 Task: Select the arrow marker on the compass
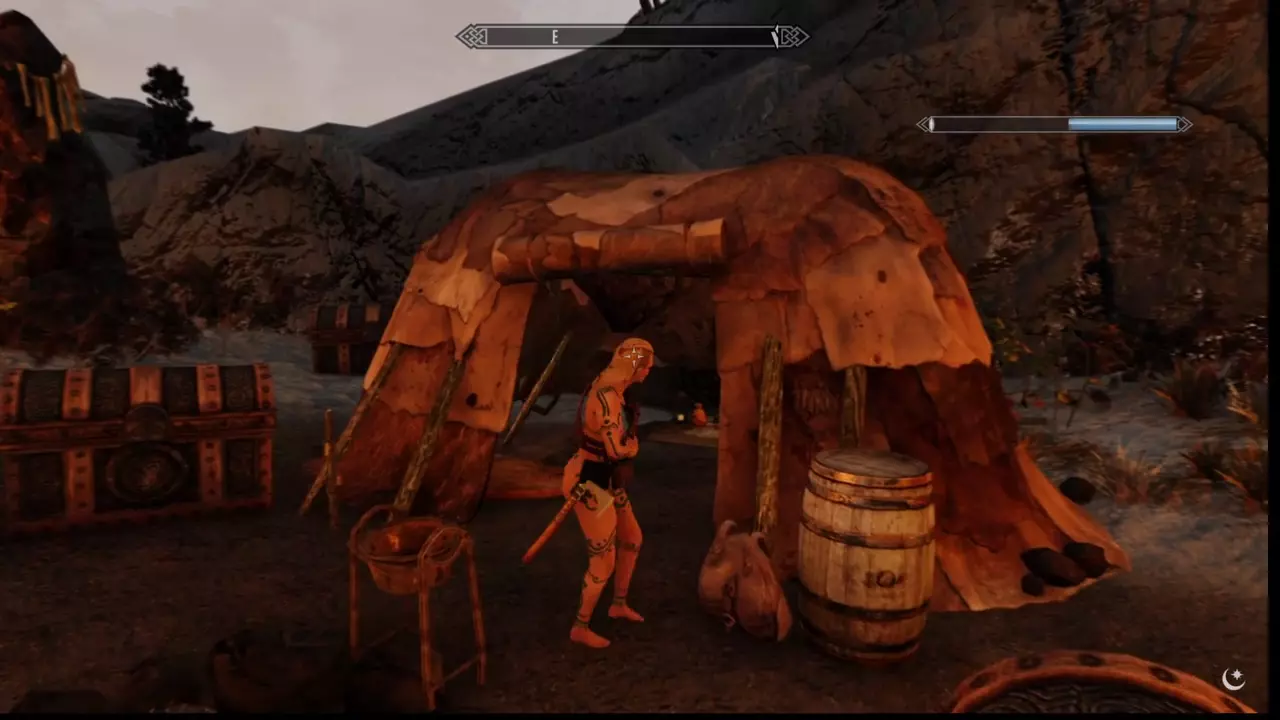(x=776, y=37)
